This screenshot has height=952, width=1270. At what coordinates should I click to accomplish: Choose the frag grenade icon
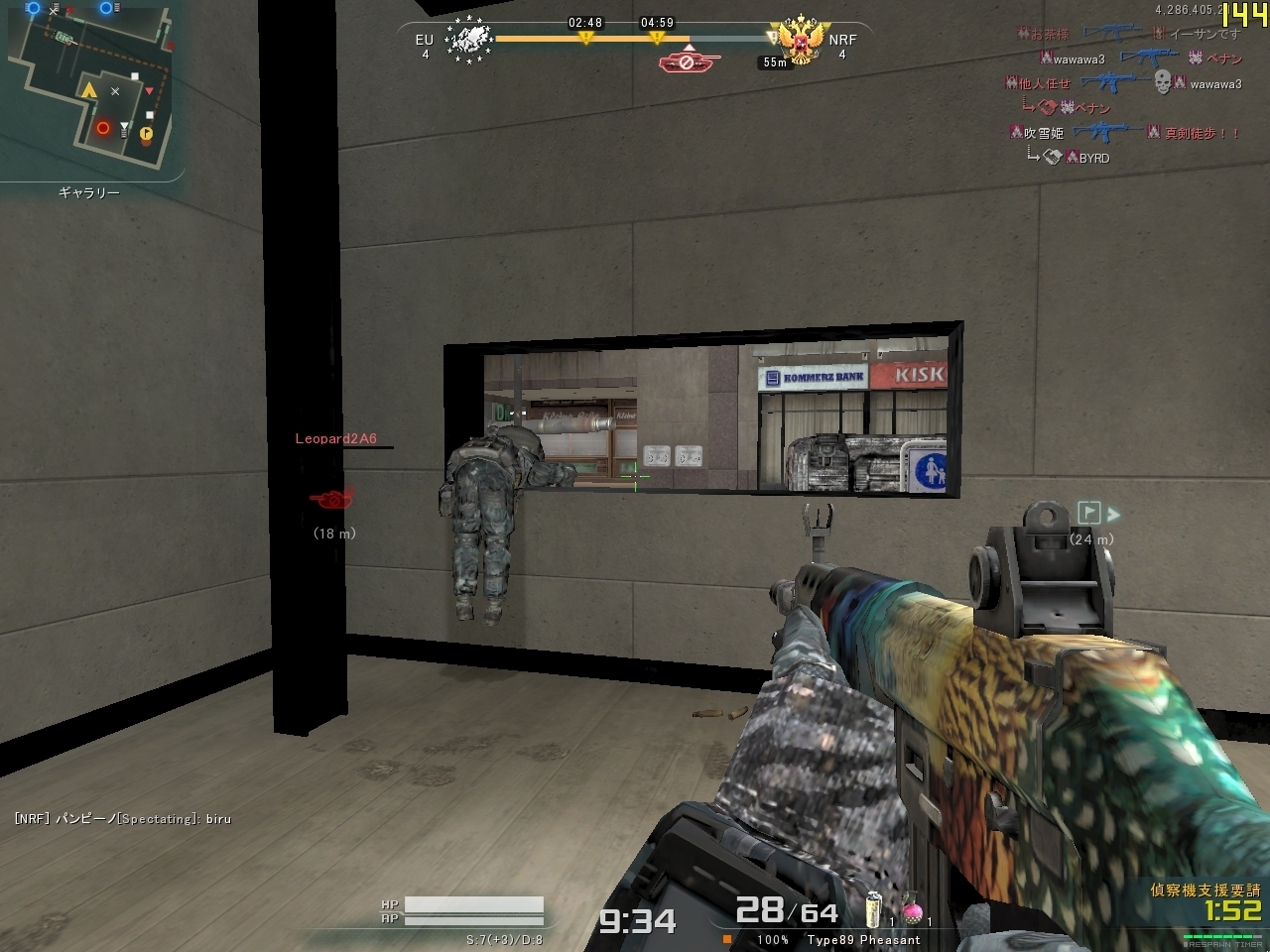pyautogui.click(x=874, y=909)
